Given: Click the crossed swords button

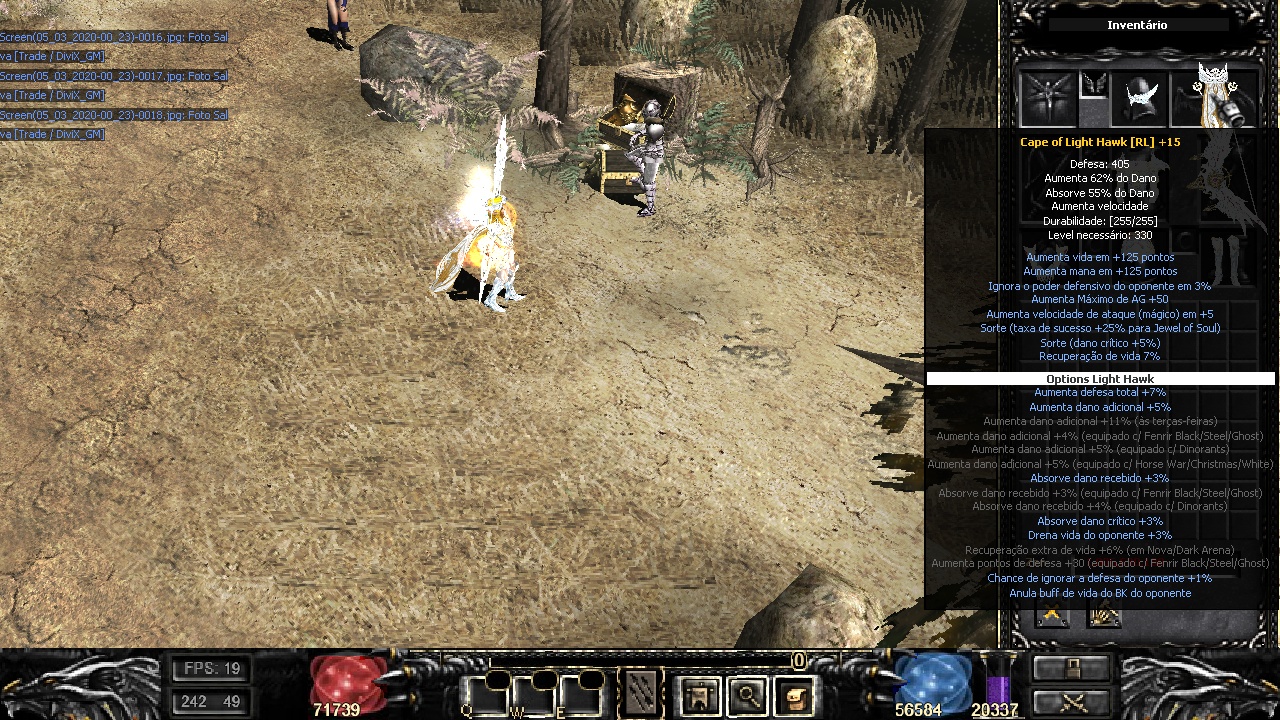Looking at the screenshot, I should click(x=1072, y=701).
